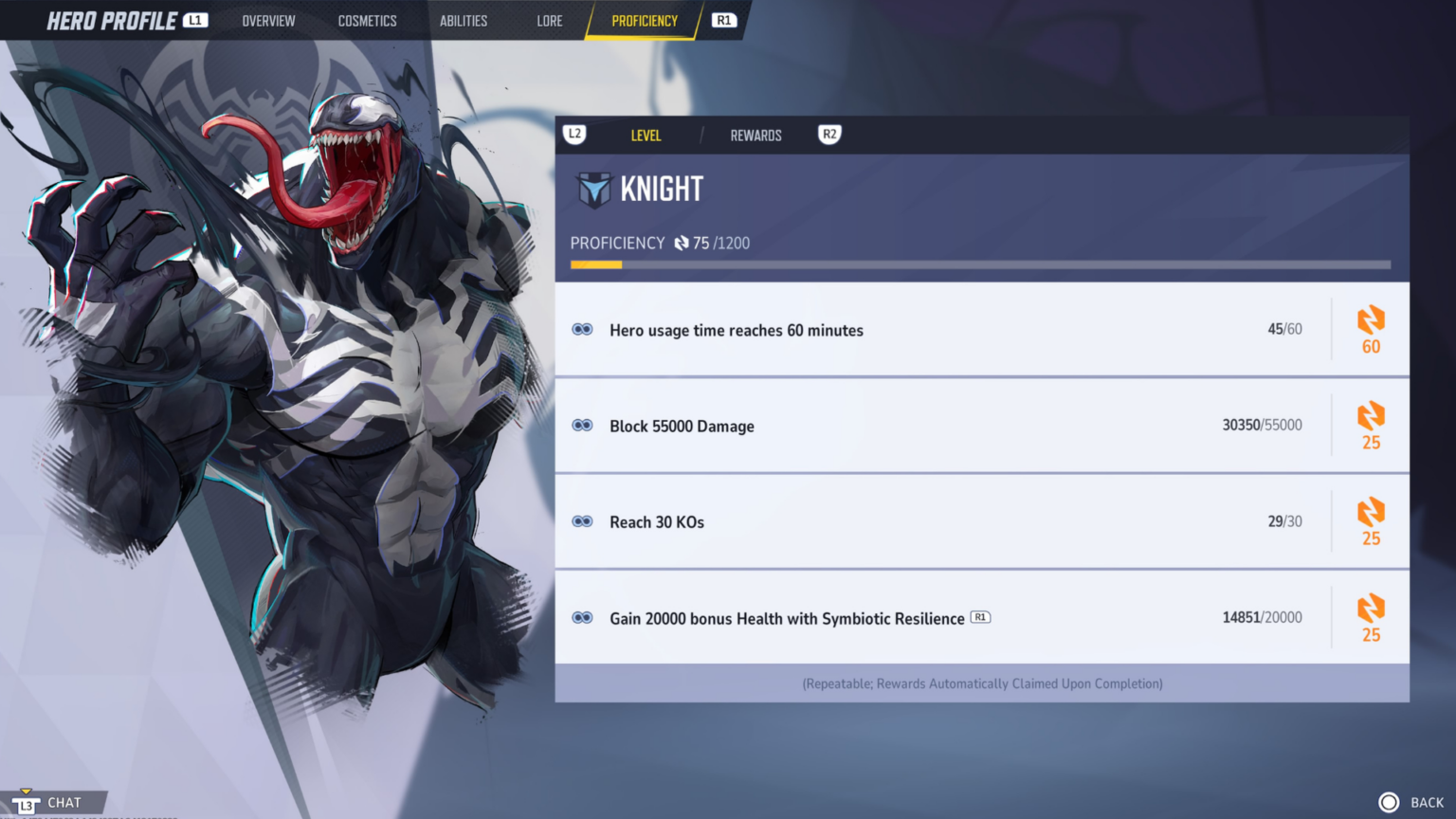Click the binocular icon next to Hero usage time
Image resolution: width=1456 pixels, height=819 pixels.
(581, 329)
